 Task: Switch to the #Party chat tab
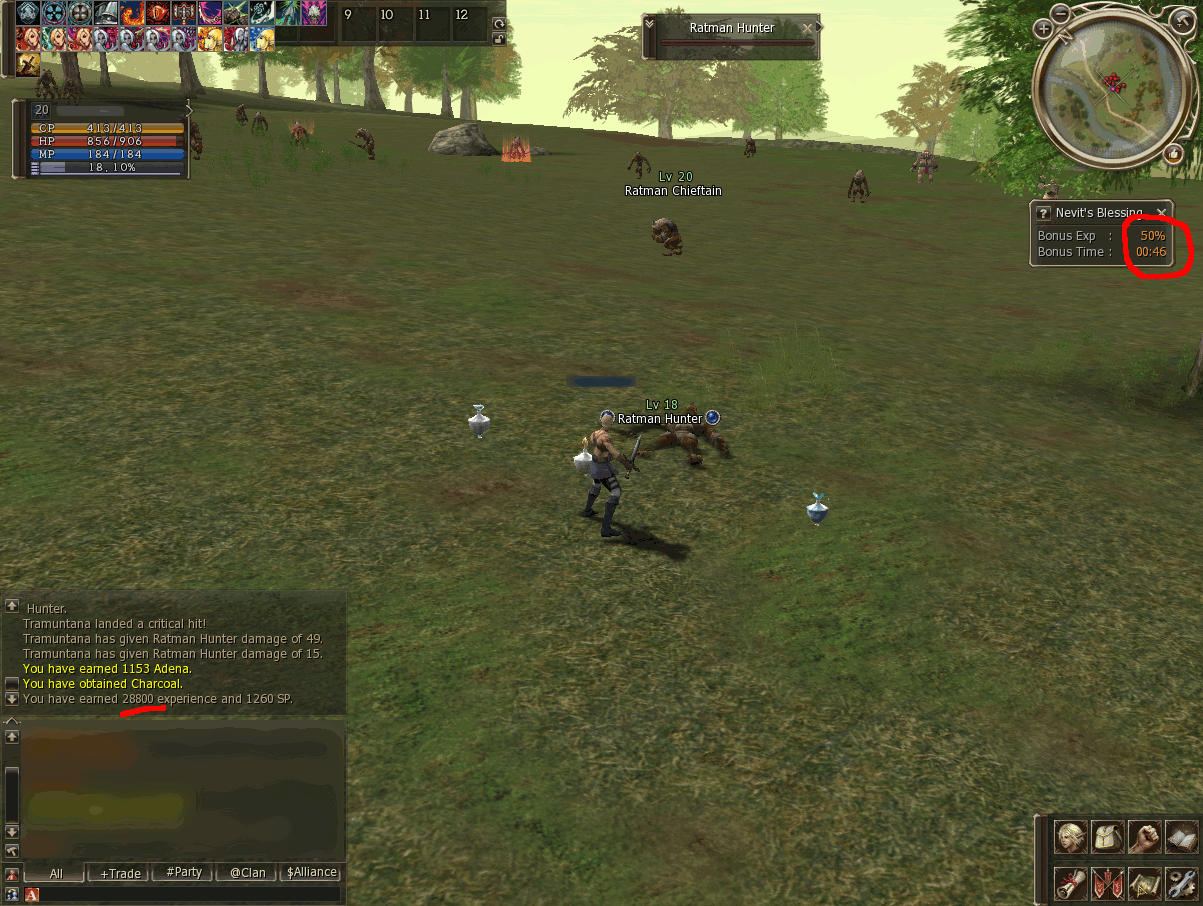pos(184,873)
